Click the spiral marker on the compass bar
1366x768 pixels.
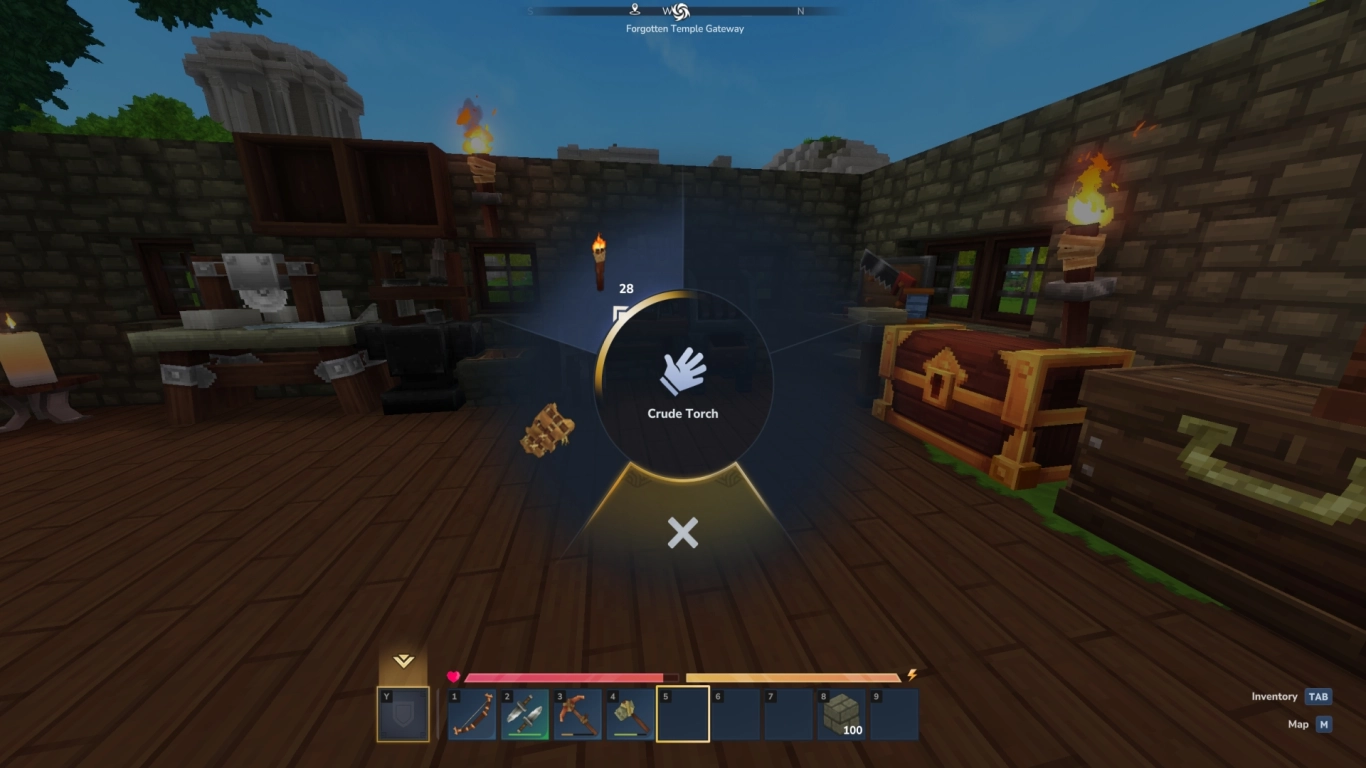[682, 12]
